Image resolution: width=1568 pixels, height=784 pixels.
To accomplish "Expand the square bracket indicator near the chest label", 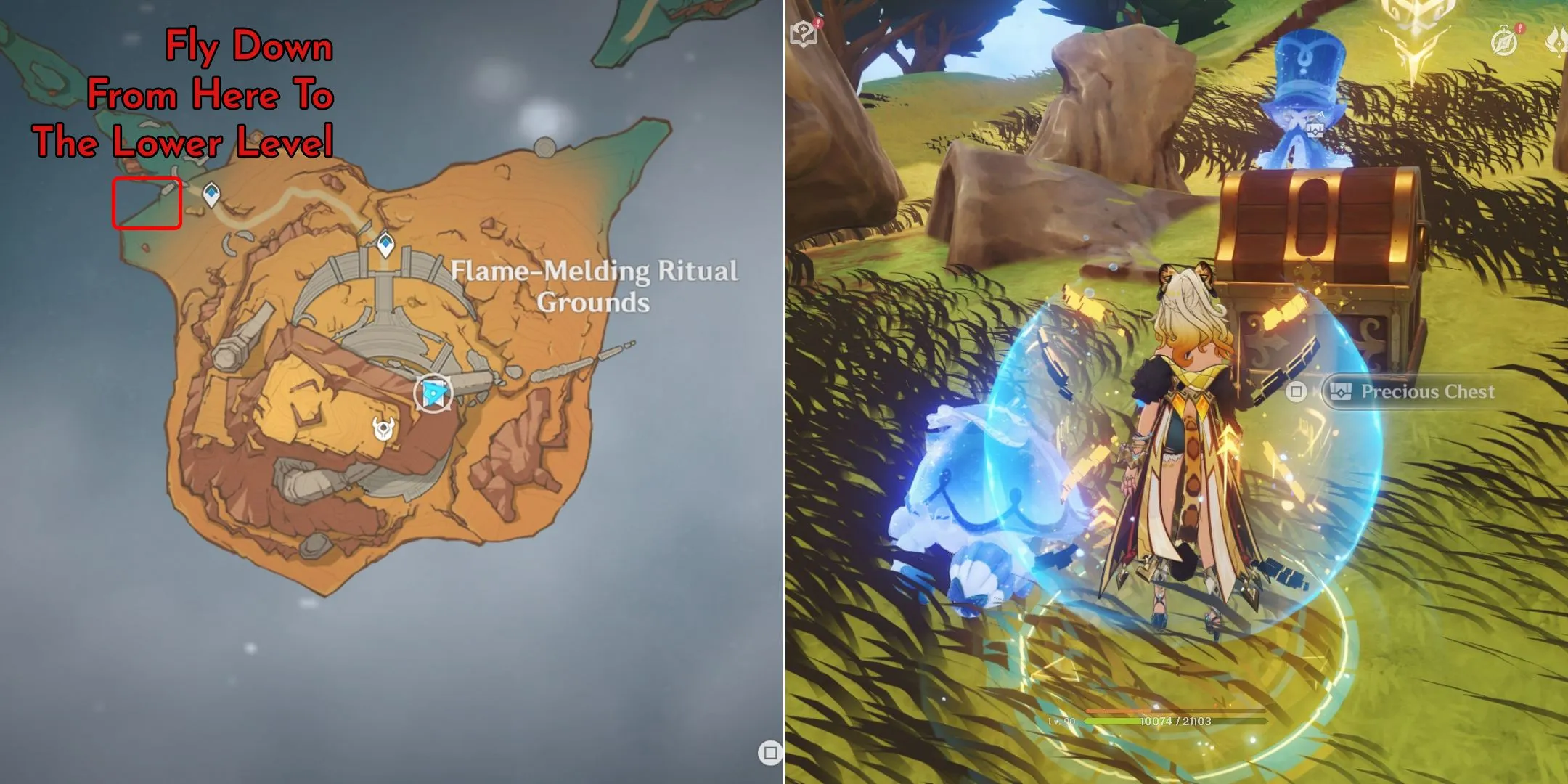I will [1296, 390].
